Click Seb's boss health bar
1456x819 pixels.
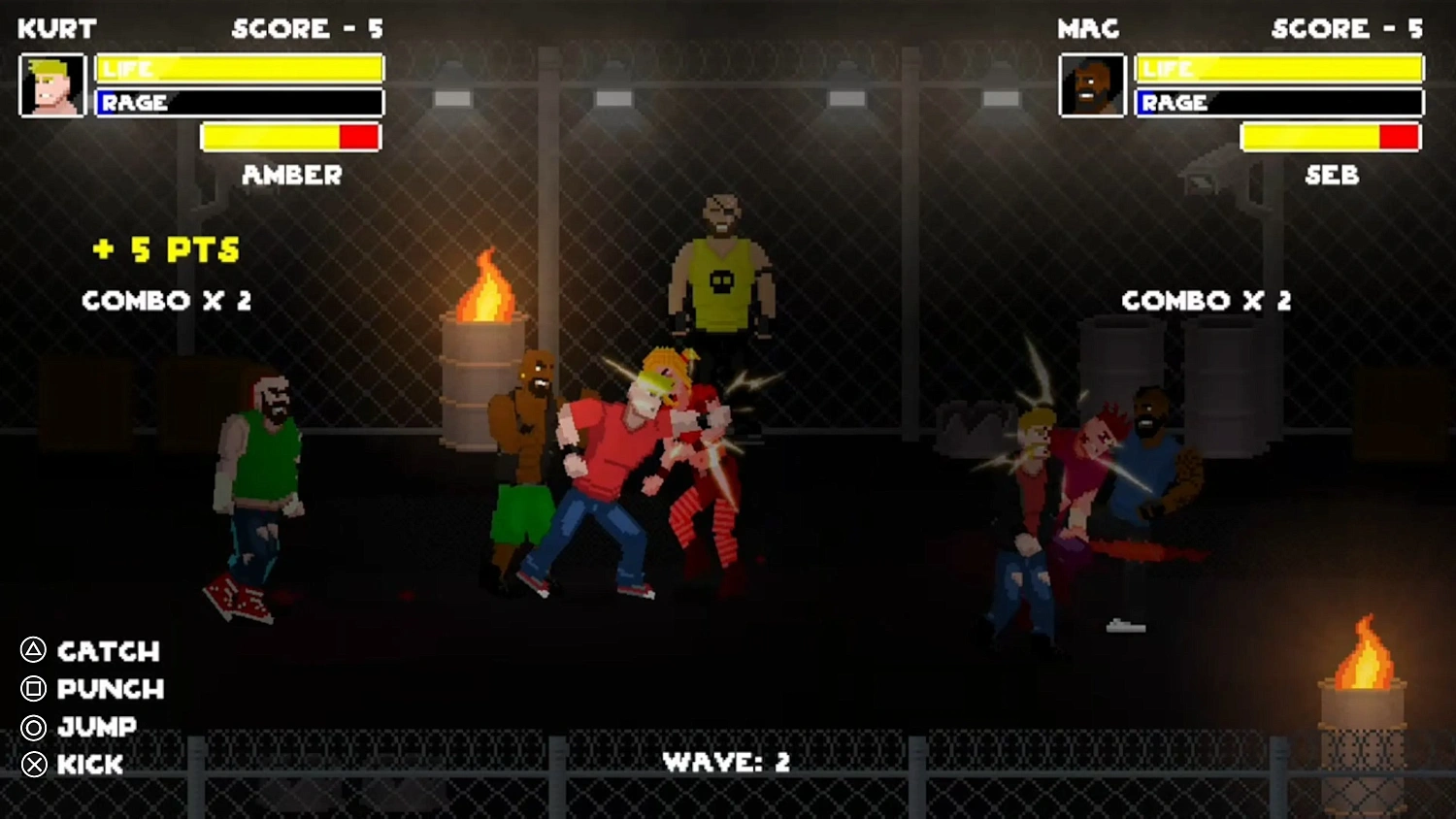1330,137
